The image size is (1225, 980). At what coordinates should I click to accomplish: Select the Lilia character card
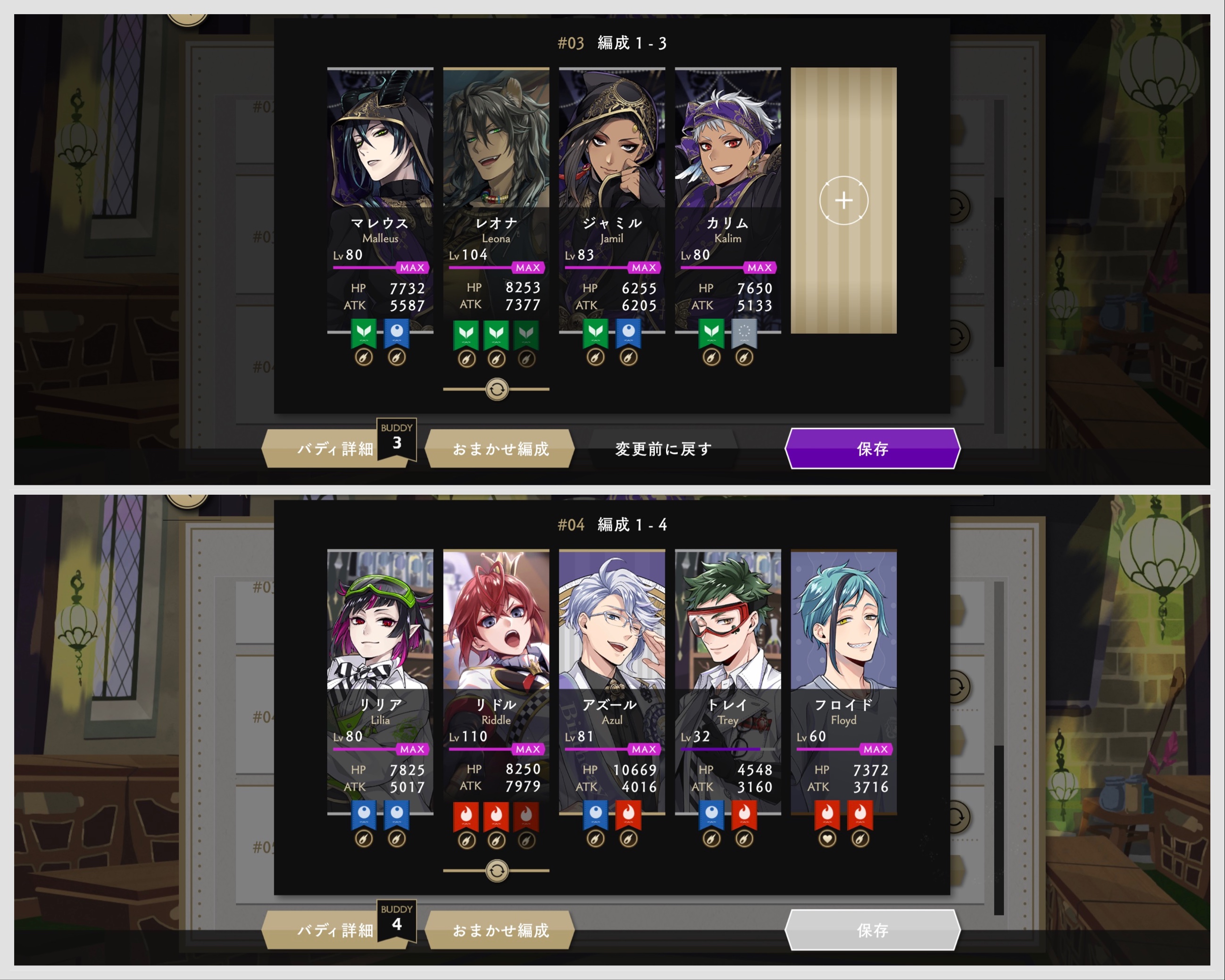click(380, 653)
